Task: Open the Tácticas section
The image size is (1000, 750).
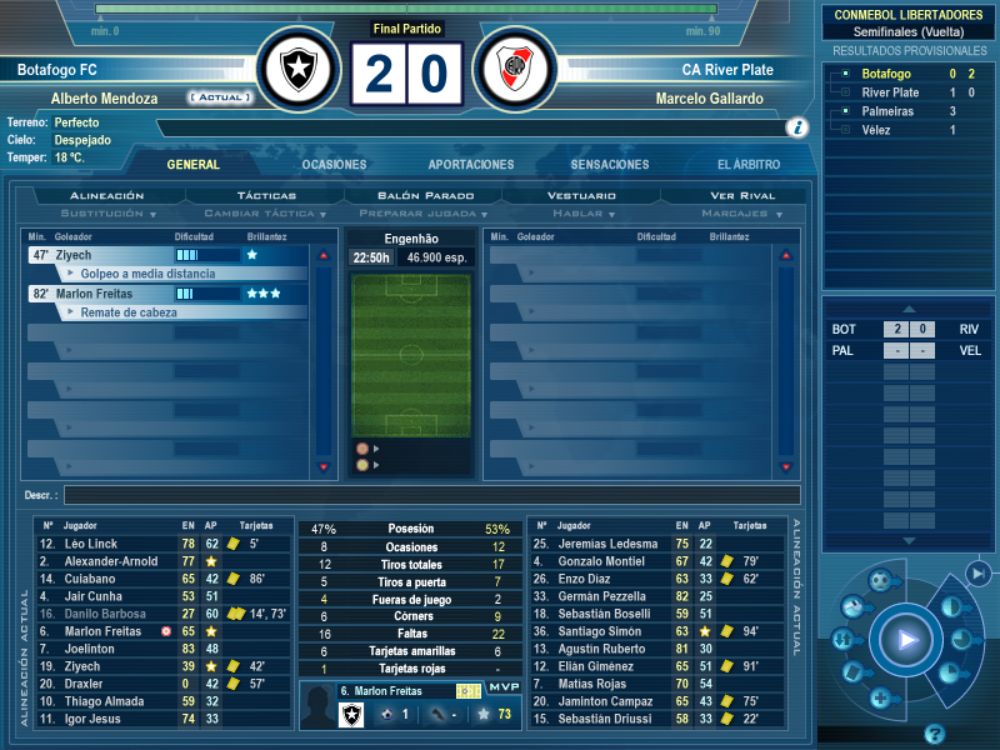Action: (x=266, y=196)
